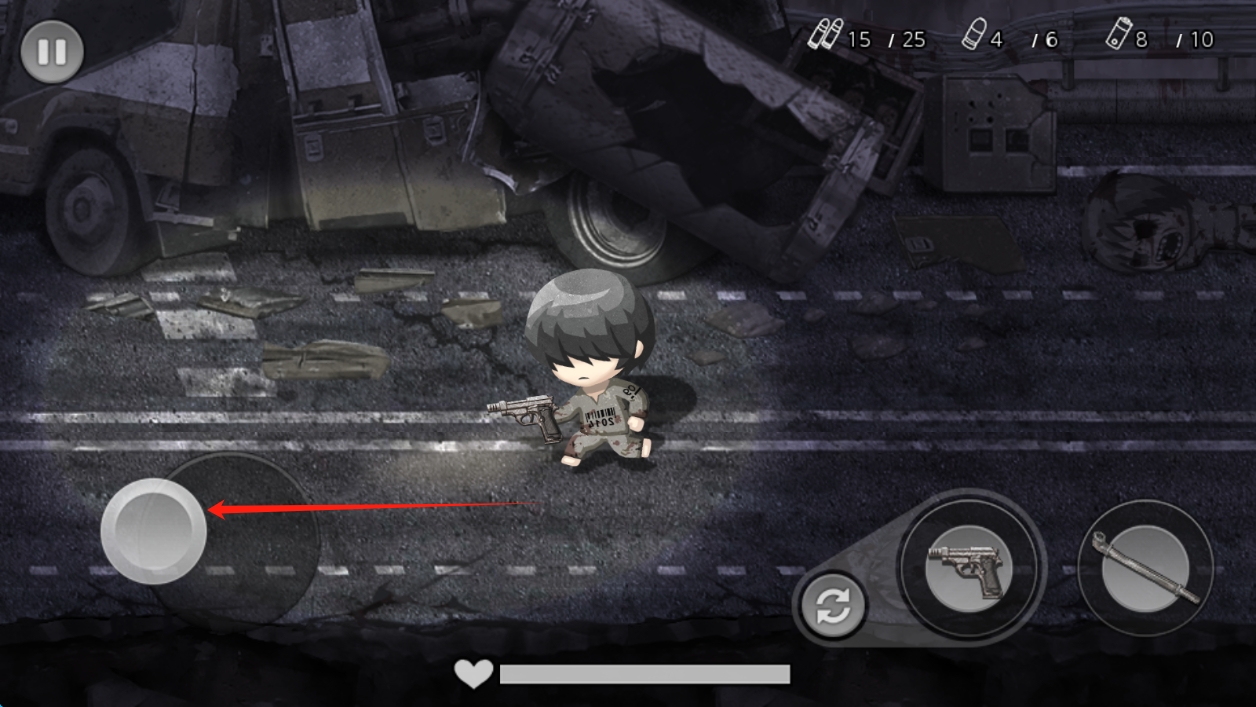Screen dimensions: 1256x707
Task: Fire the pistol weapon button
Action: click(x=969, y=568)
